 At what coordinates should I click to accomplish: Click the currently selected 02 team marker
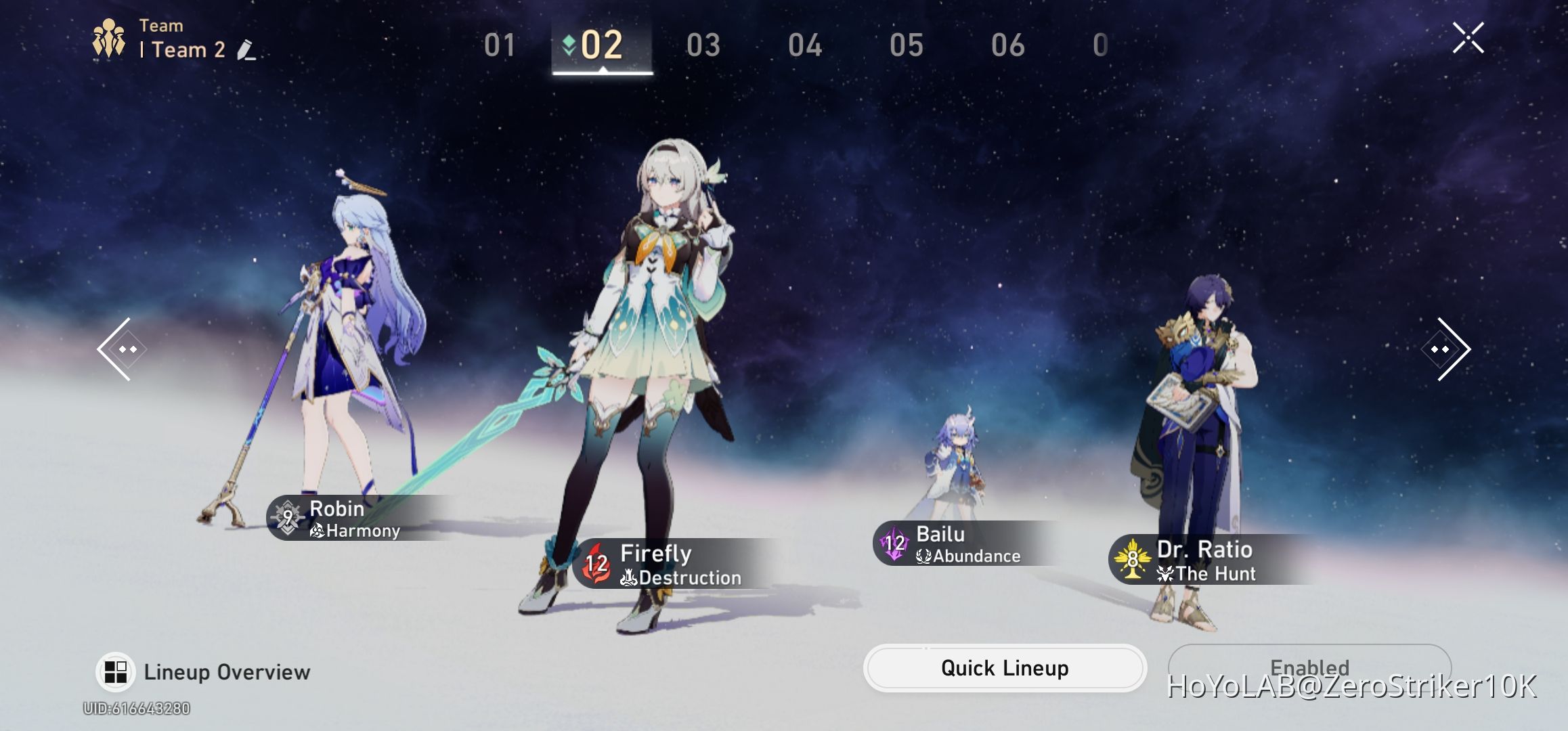[x=601, y=45]
